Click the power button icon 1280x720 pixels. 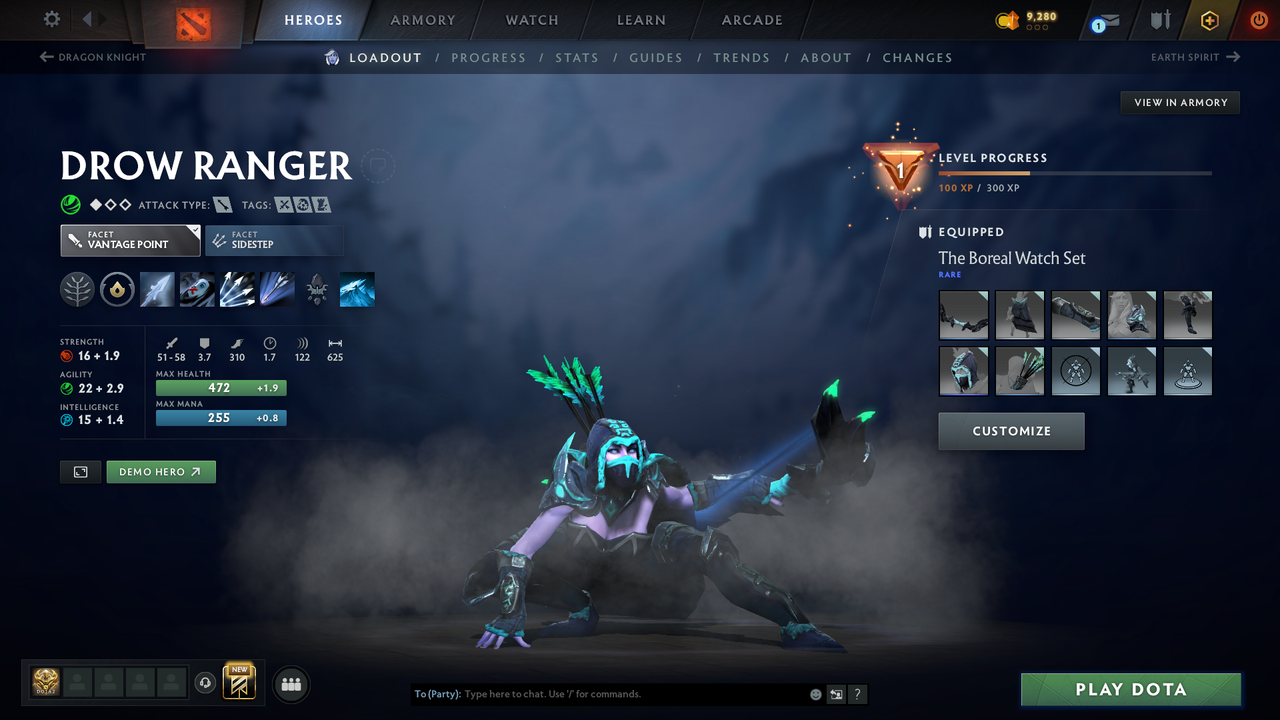pyautogui.click(x=1258, y=20)
